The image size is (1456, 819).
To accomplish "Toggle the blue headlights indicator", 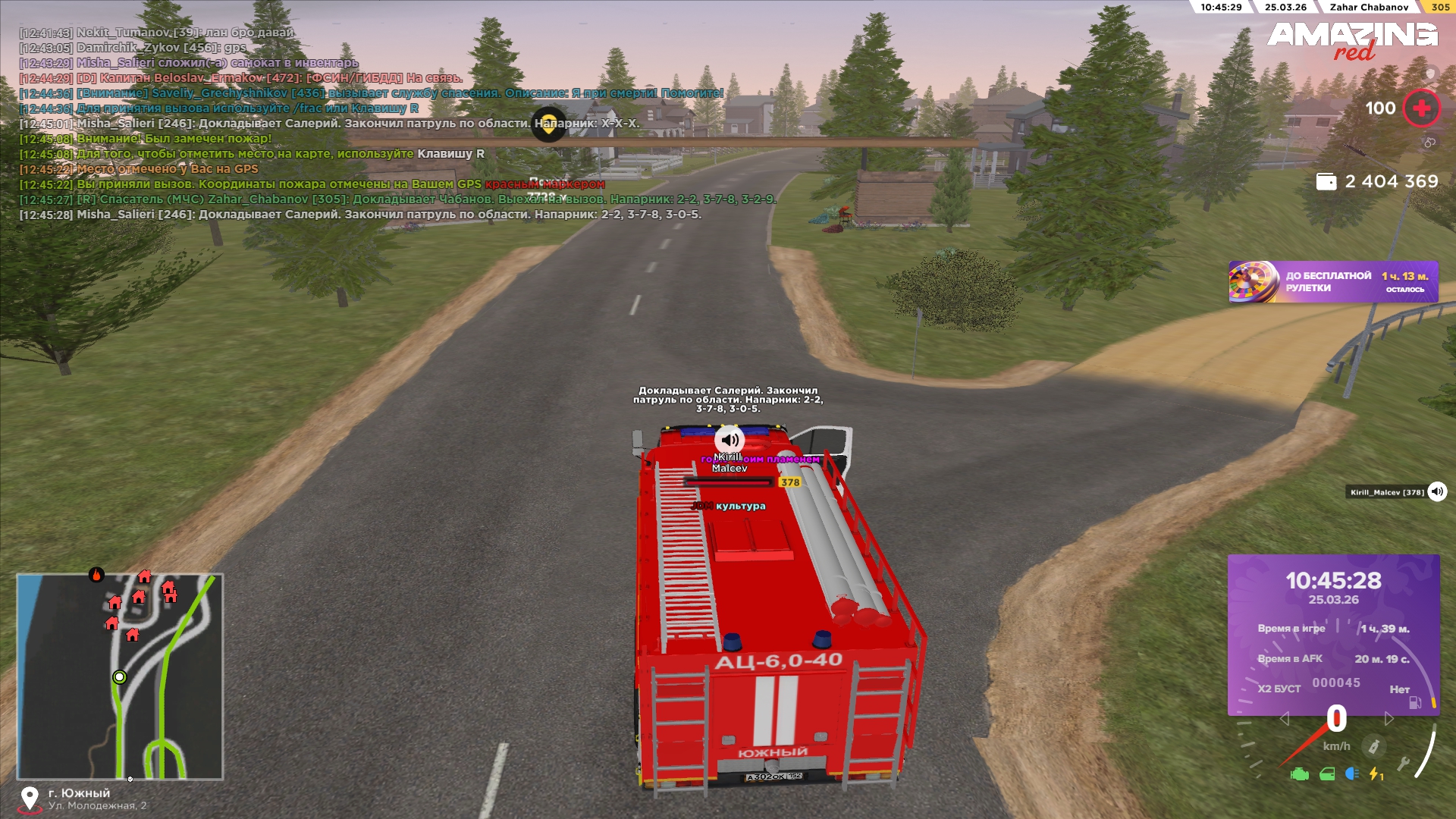I will click(1351, 773).
